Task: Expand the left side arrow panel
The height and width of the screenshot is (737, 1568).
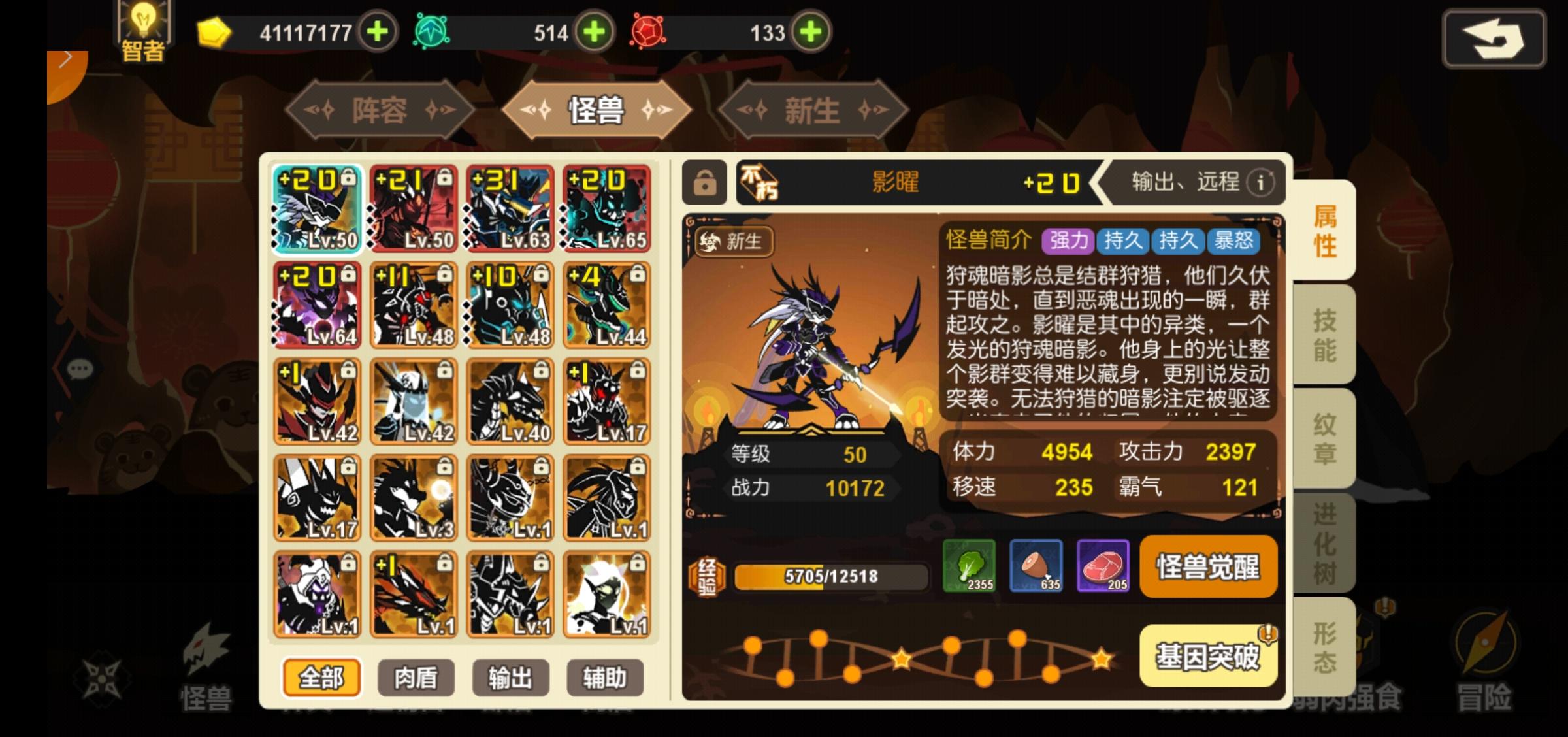Action: [65, 58]
